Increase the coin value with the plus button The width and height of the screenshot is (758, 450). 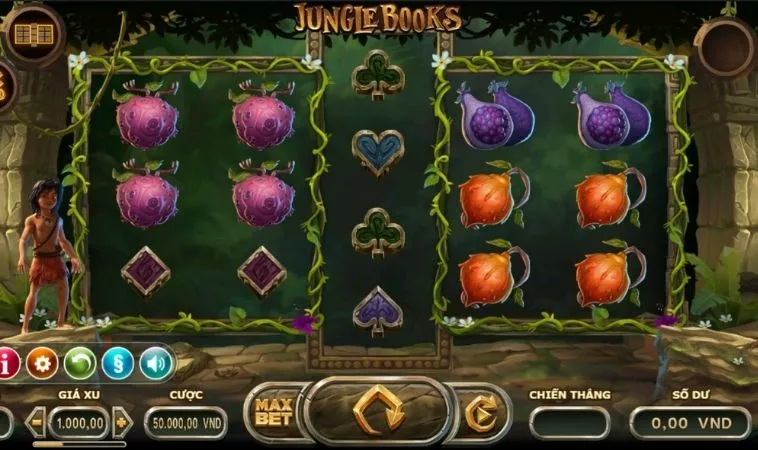(123, 422)
